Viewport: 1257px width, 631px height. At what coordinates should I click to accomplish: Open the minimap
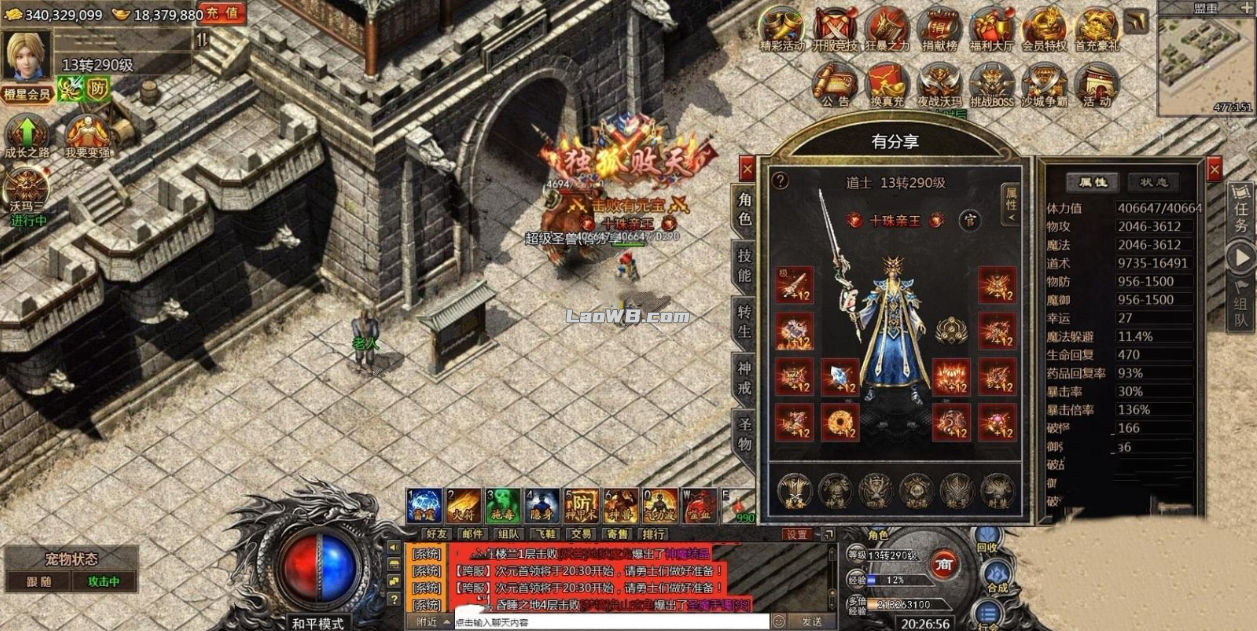tap(1204, 60)
